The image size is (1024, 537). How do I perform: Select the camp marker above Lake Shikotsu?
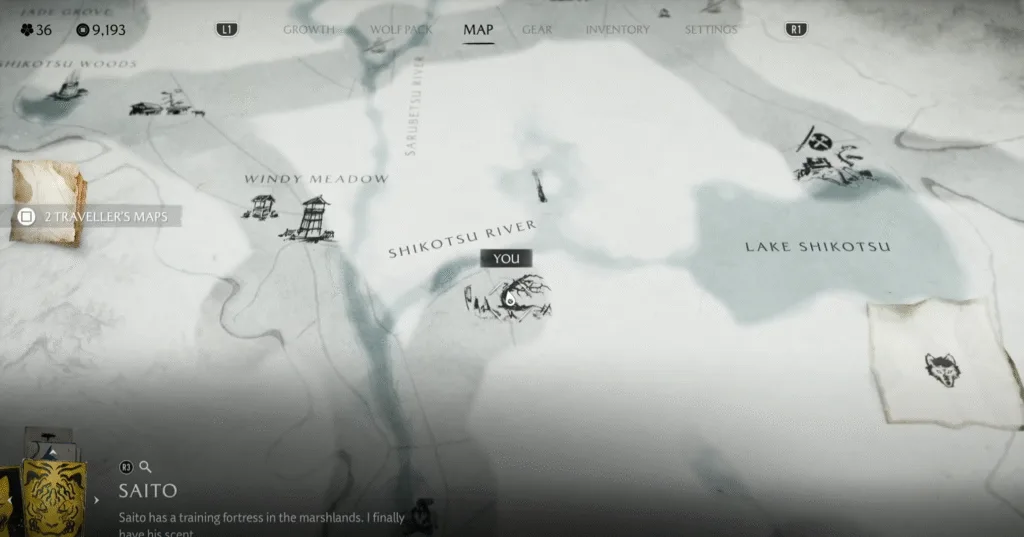(x=831, y=158)
